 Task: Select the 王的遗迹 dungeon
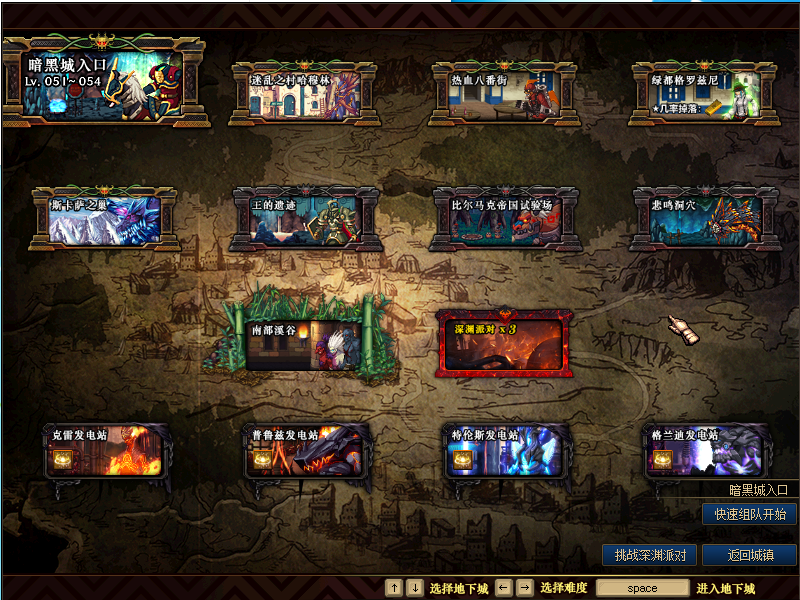click(x=305, y=219)
